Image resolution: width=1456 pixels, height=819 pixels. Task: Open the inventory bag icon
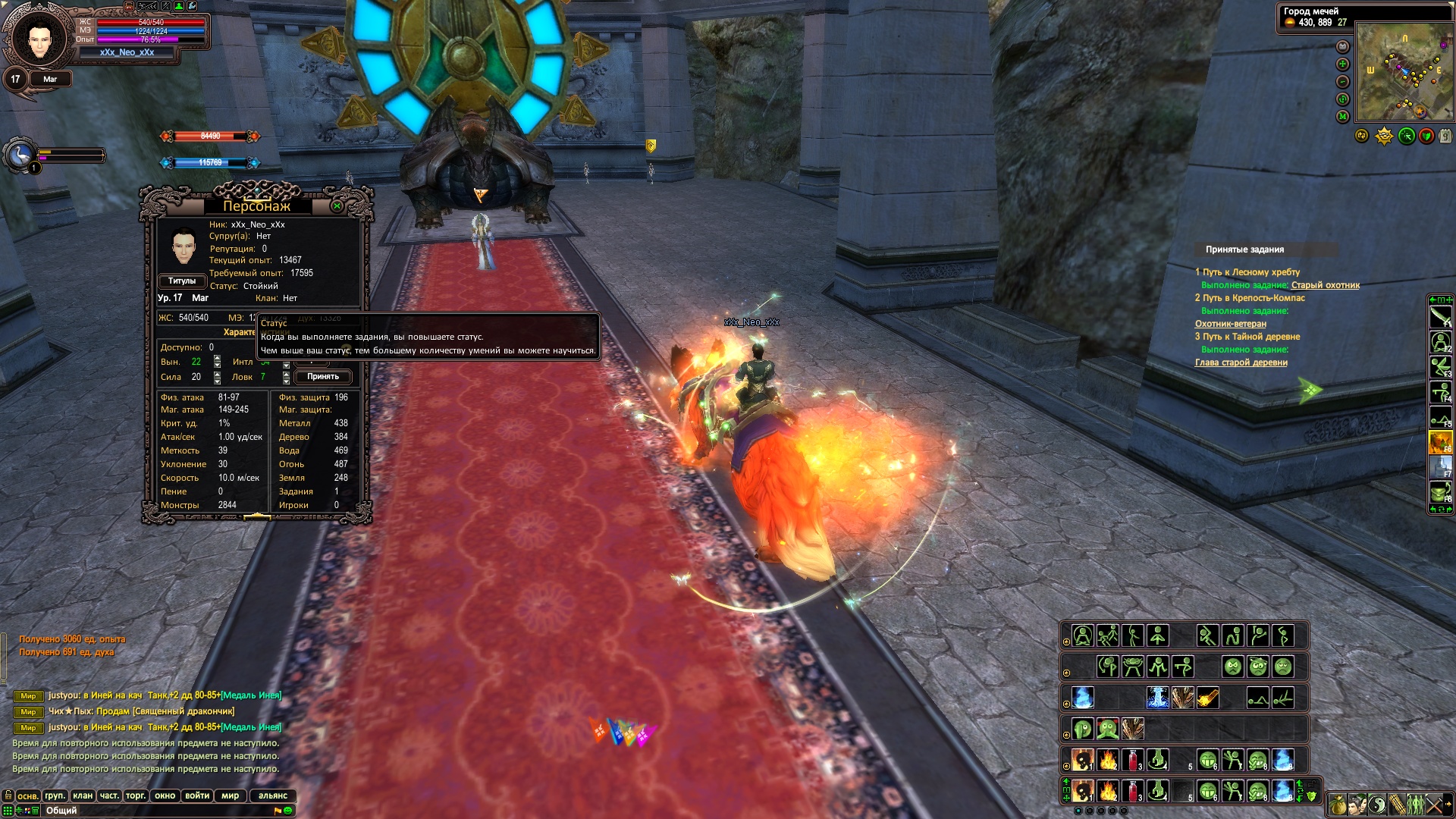tap(1338, 805)
